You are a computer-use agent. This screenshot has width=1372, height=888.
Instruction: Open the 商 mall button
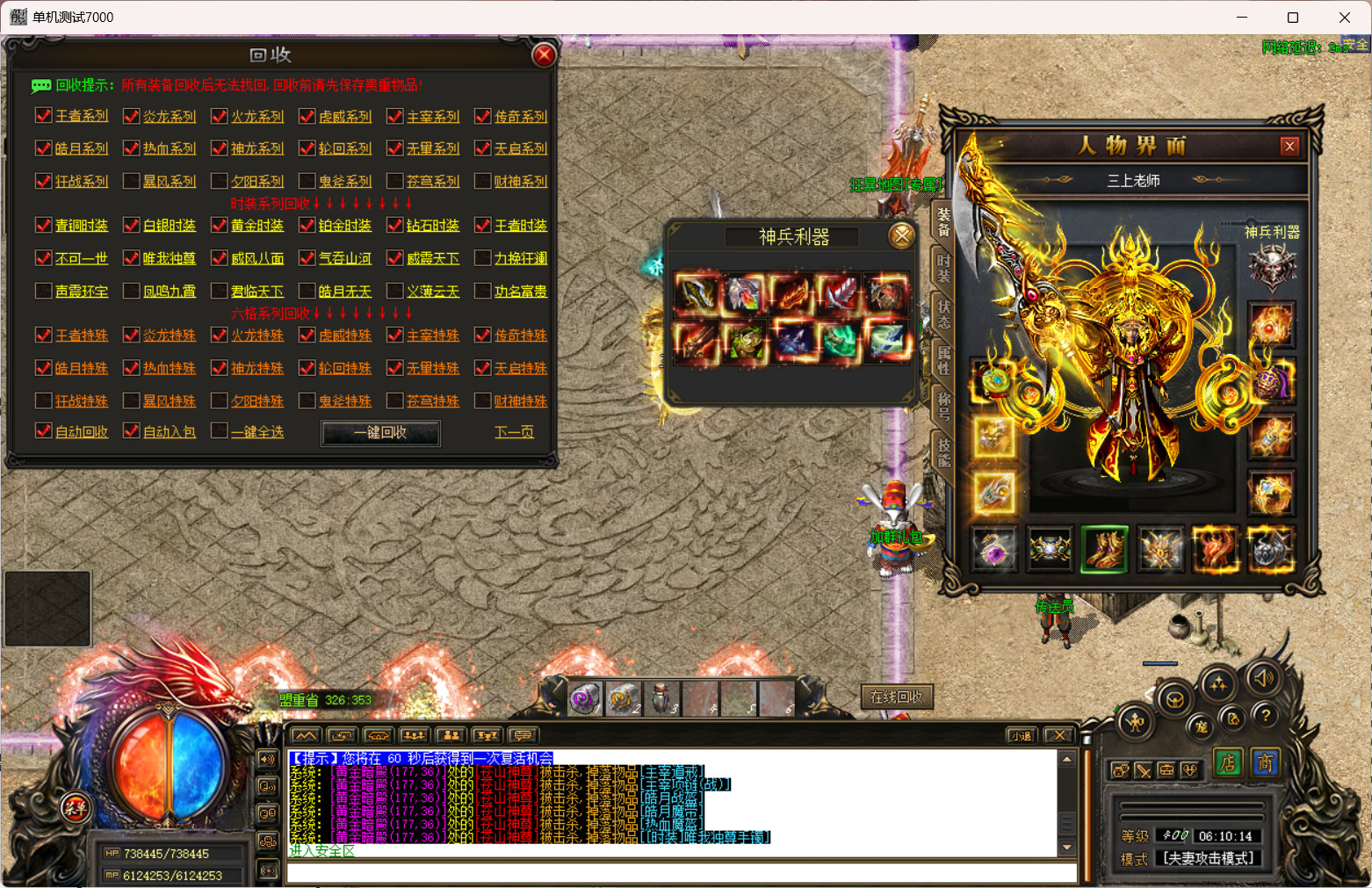[x=1264, y=763]
